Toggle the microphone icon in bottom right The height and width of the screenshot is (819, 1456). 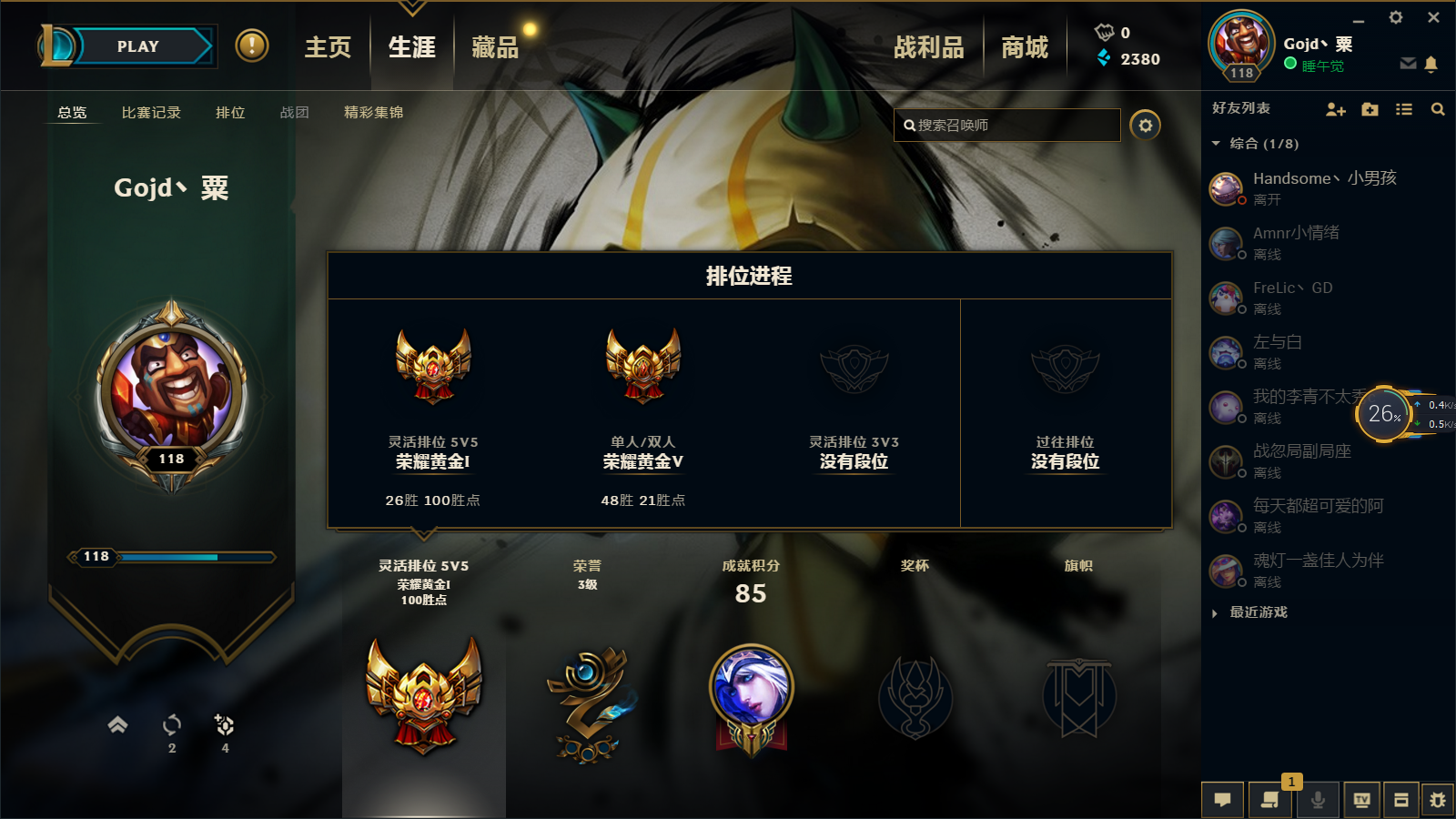pos(1318,800)
